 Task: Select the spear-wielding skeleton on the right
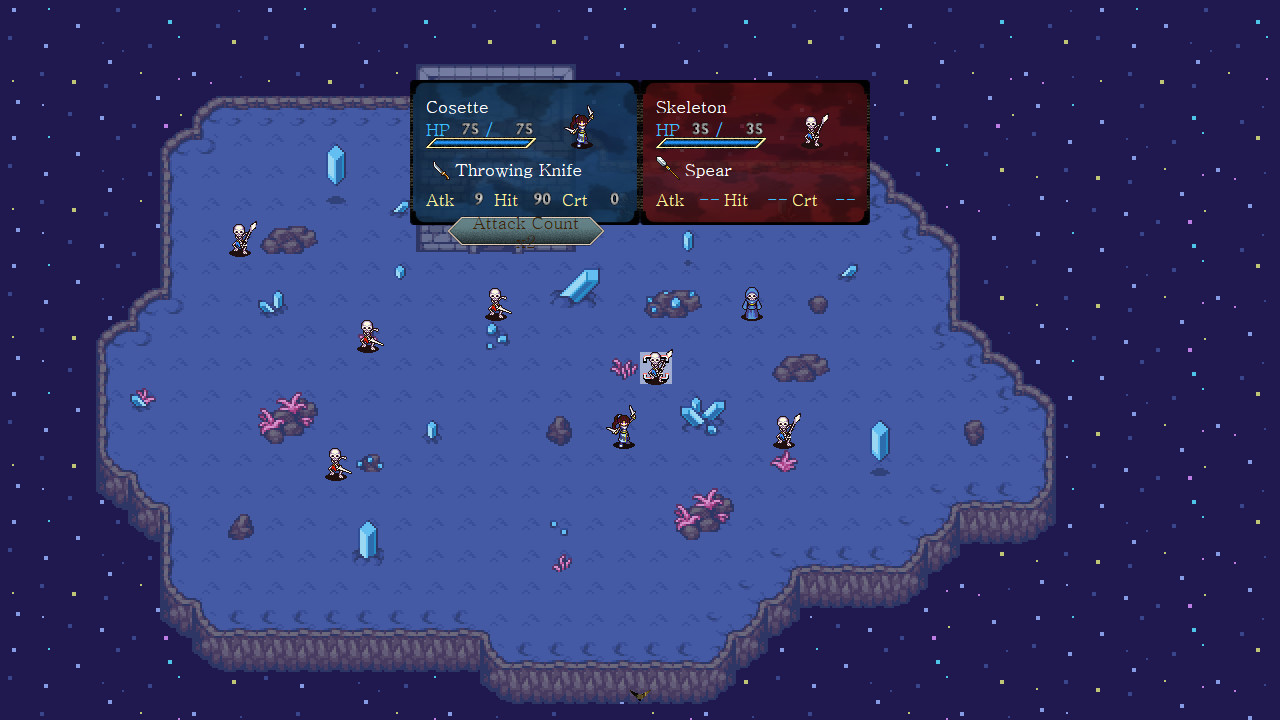[x=785, y=430]
